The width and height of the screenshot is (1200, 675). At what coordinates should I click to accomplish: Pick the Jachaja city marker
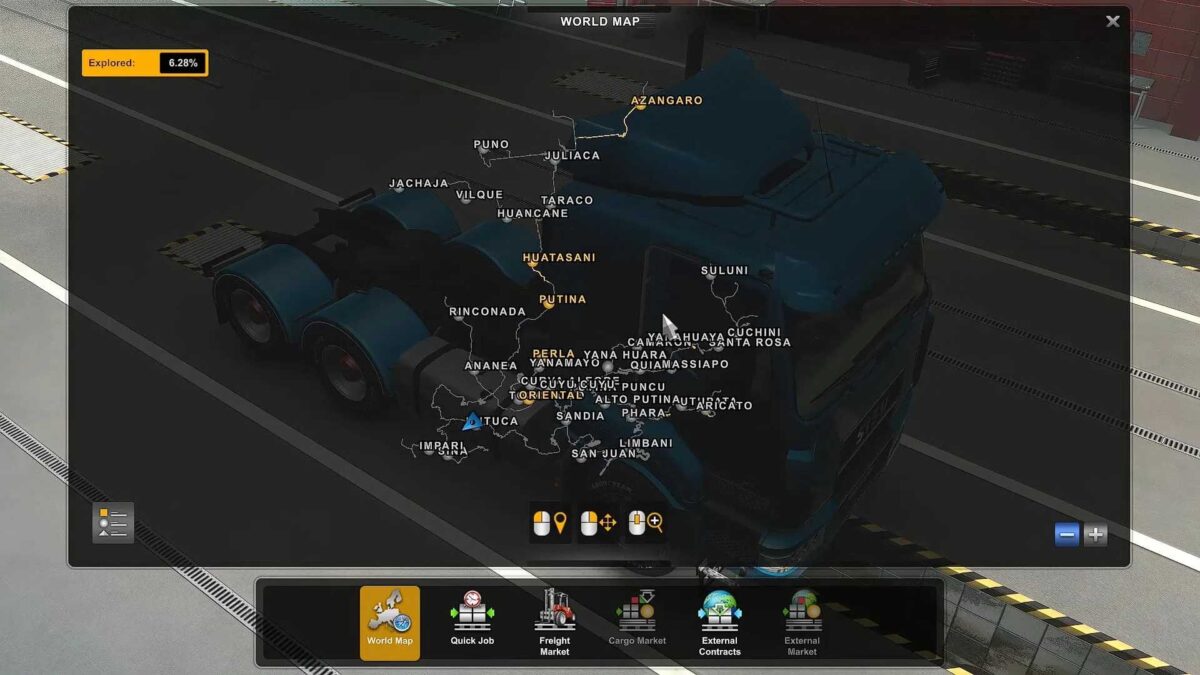click(x=418, y=183)
